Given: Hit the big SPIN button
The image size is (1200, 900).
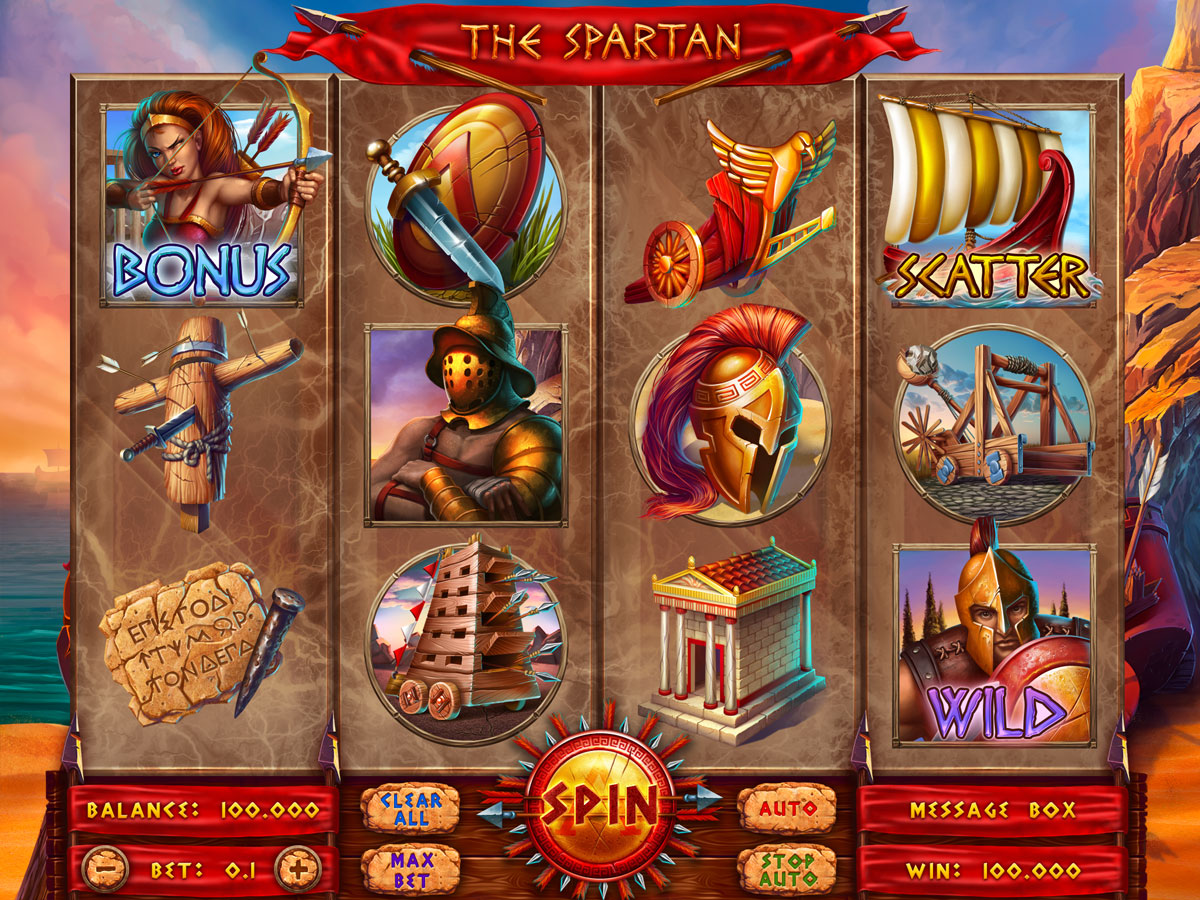Looking at the screenshot, I should (599, 805).
